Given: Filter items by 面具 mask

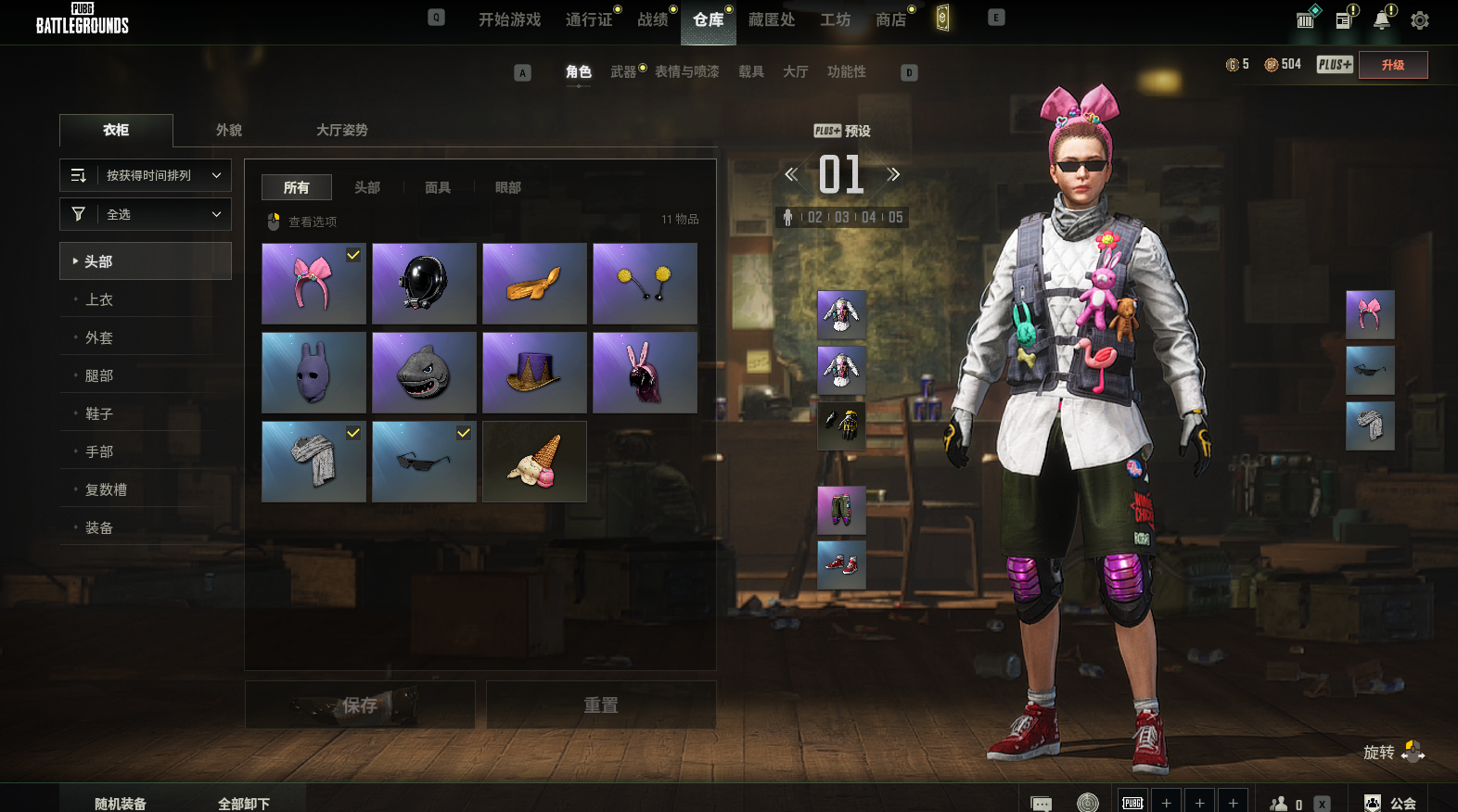Looking at the screenshot, I should point(438,187).
